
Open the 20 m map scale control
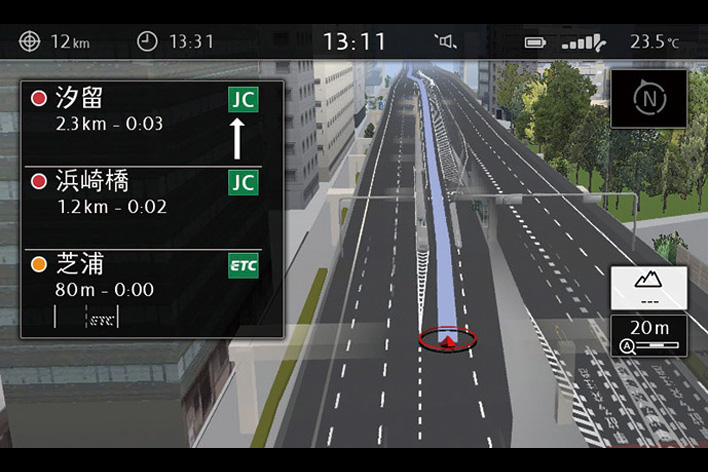649,335
